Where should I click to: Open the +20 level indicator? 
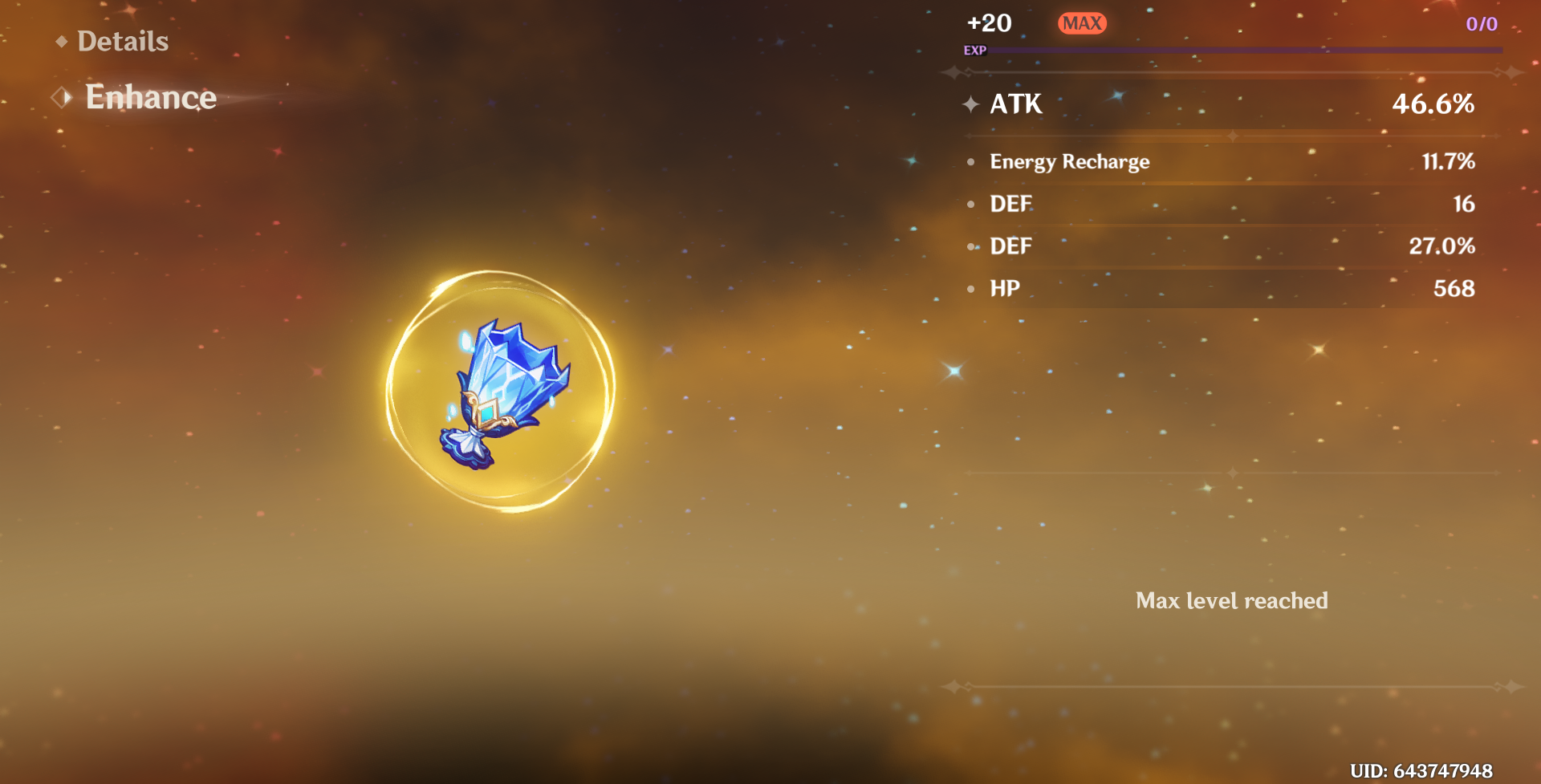[990, 23]
